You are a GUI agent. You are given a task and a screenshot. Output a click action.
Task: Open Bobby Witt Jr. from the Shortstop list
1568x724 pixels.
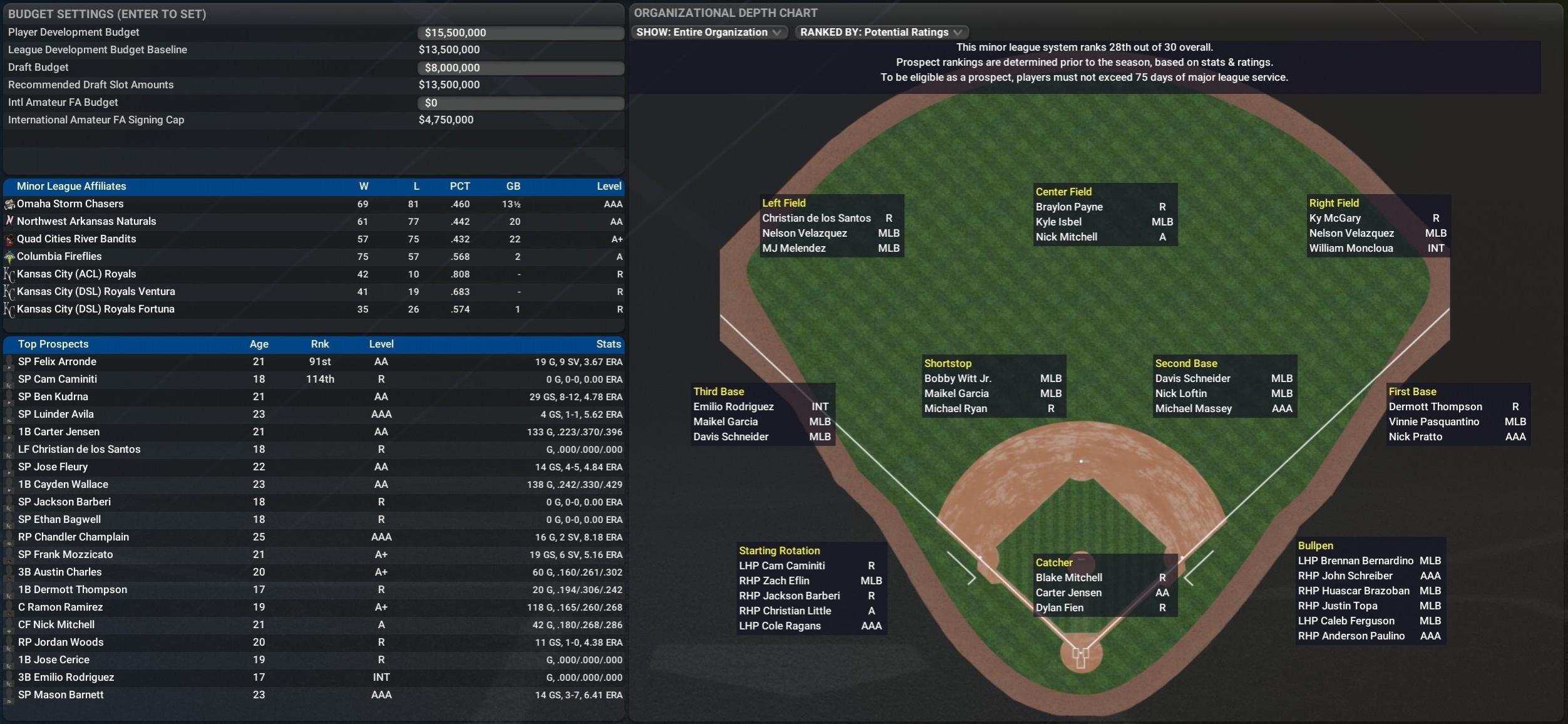tap(960, 378)
